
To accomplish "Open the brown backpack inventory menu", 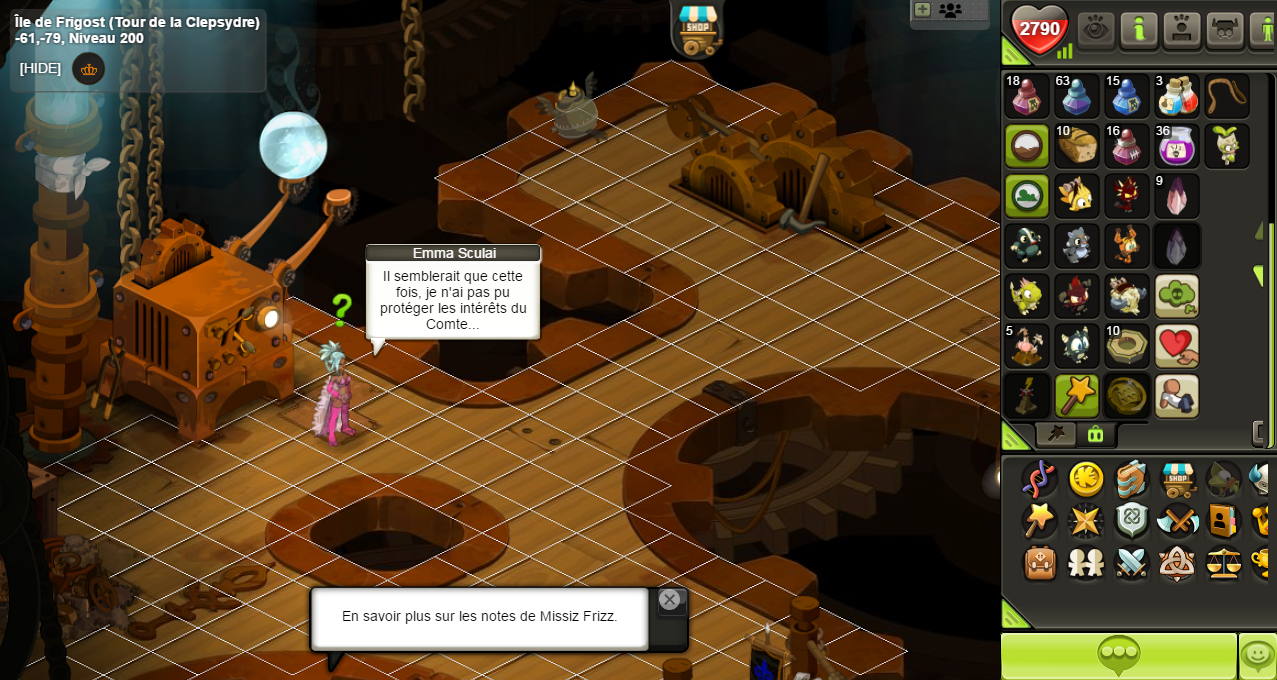I will coord(1040,563).
